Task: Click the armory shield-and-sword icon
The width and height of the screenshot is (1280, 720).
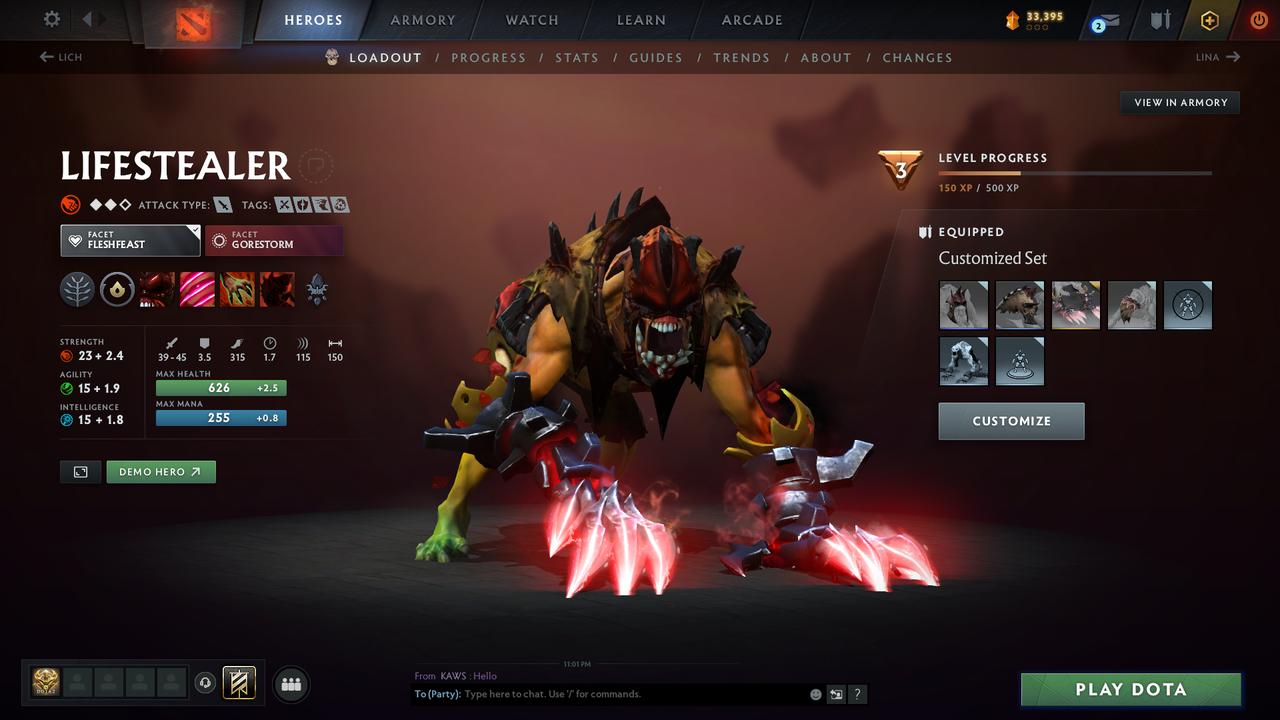Action: pos(1159,20)
